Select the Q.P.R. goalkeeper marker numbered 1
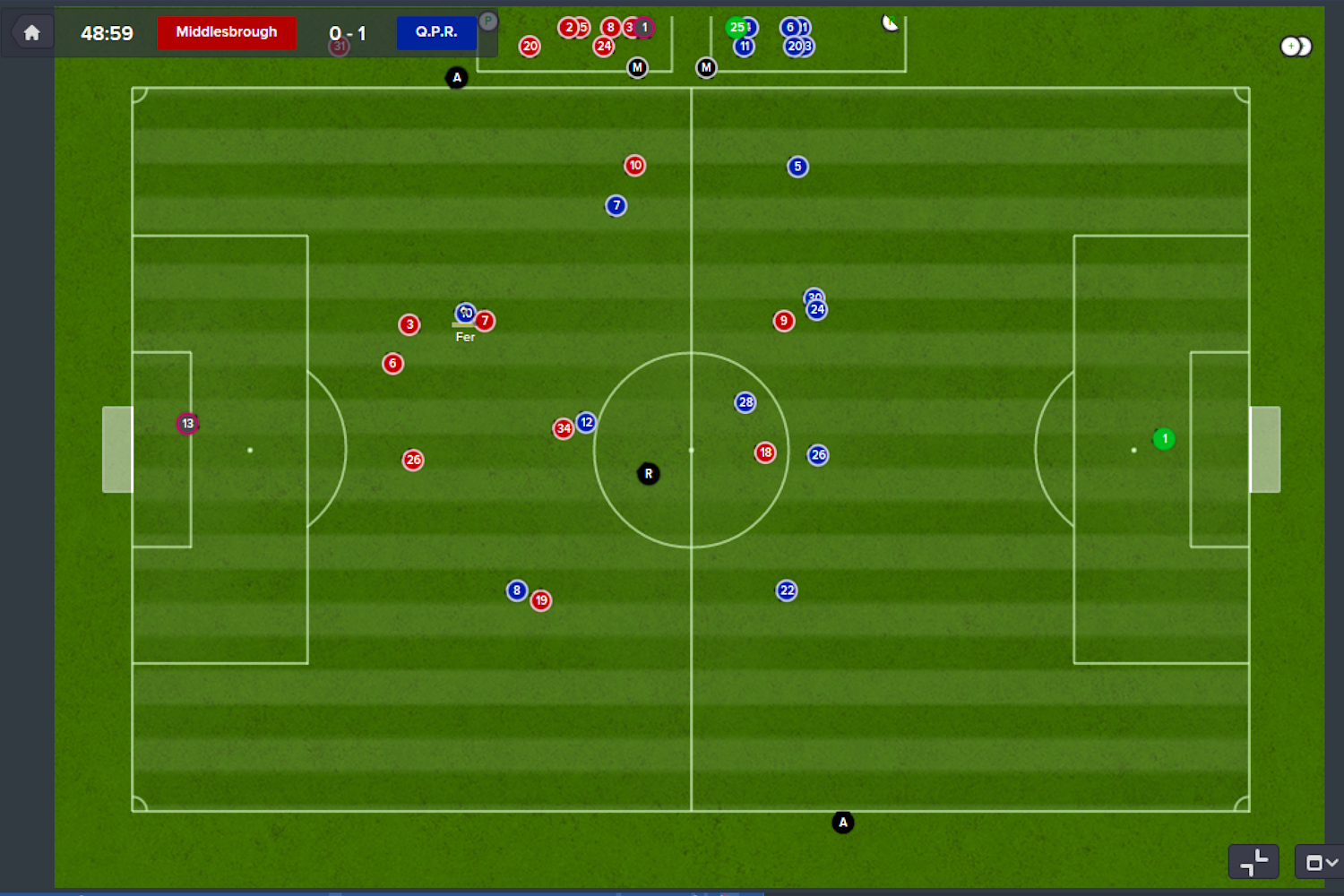The image size is (1344, 896). click(x=1164, y=439)
